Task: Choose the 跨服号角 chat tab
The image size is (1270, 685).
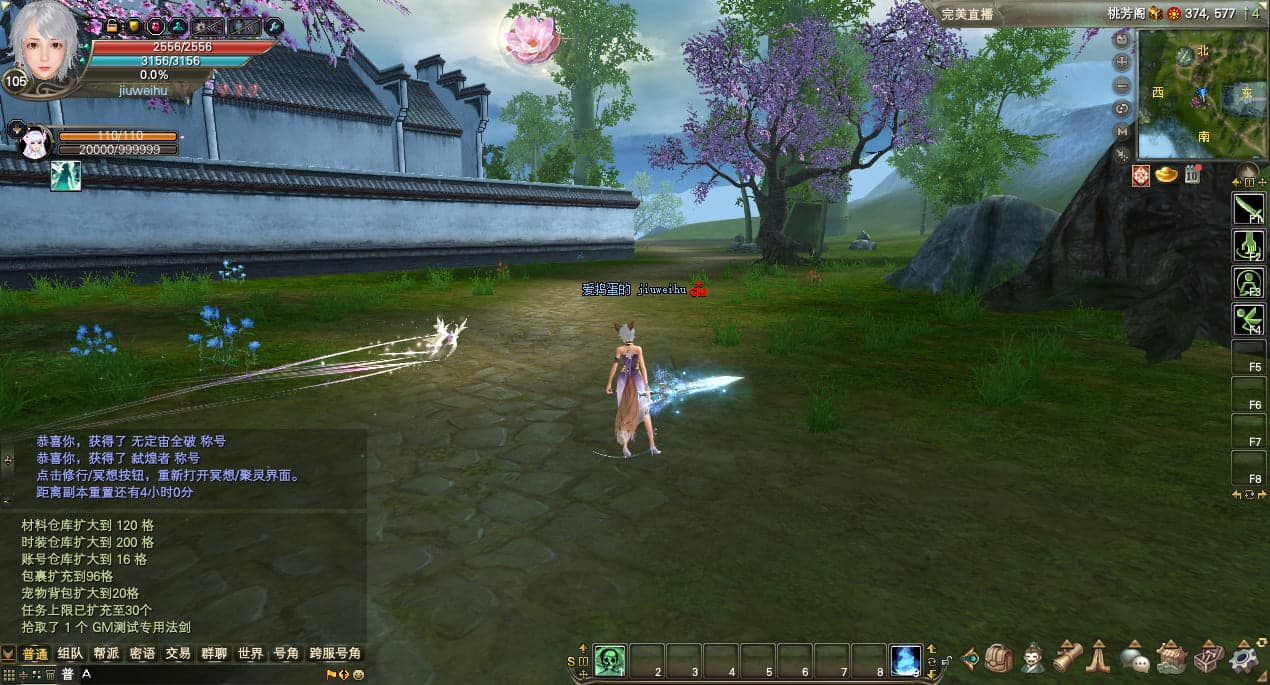Action: (334, 654)
